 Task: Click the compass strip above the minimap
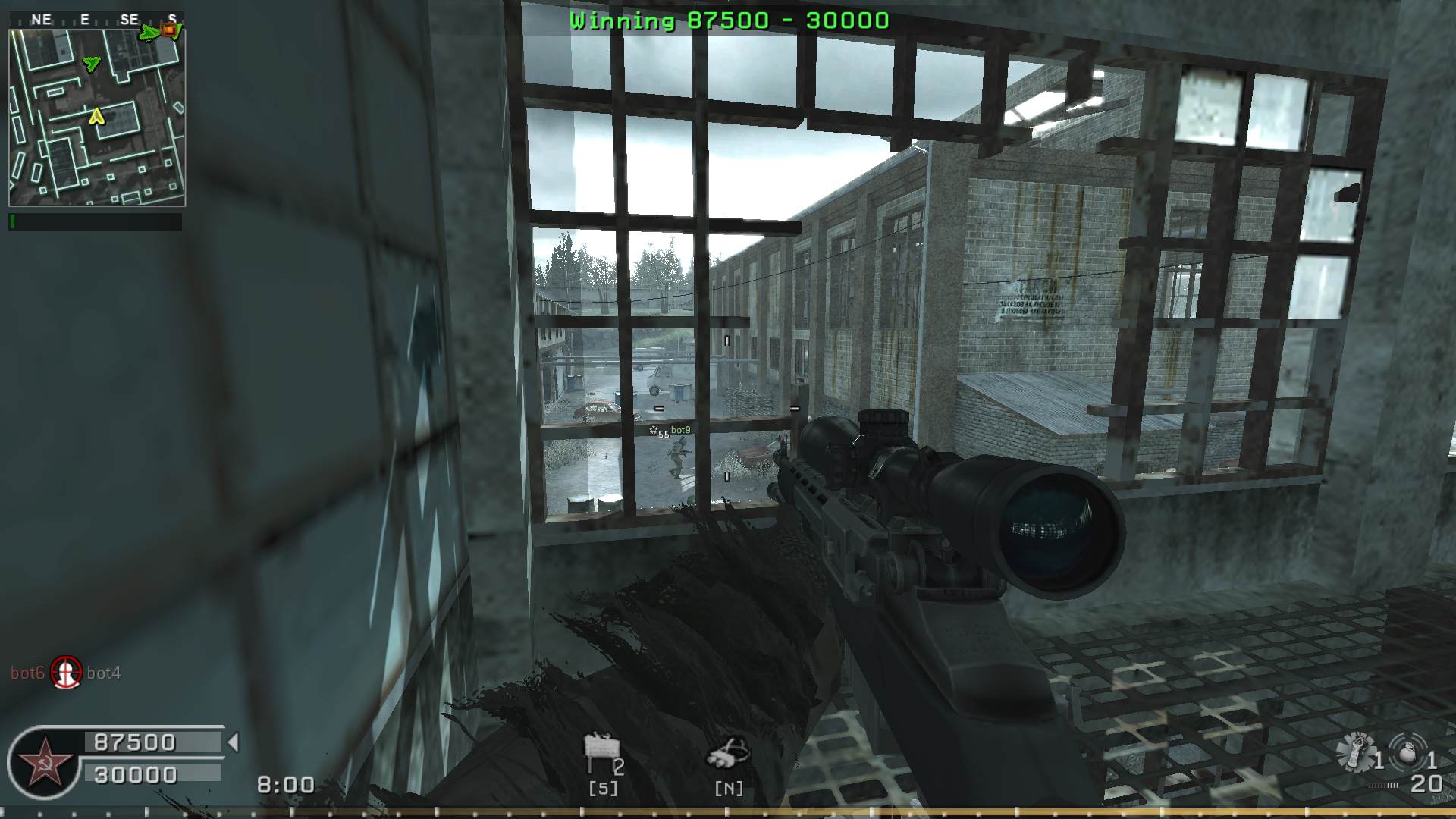coord(96,20)
